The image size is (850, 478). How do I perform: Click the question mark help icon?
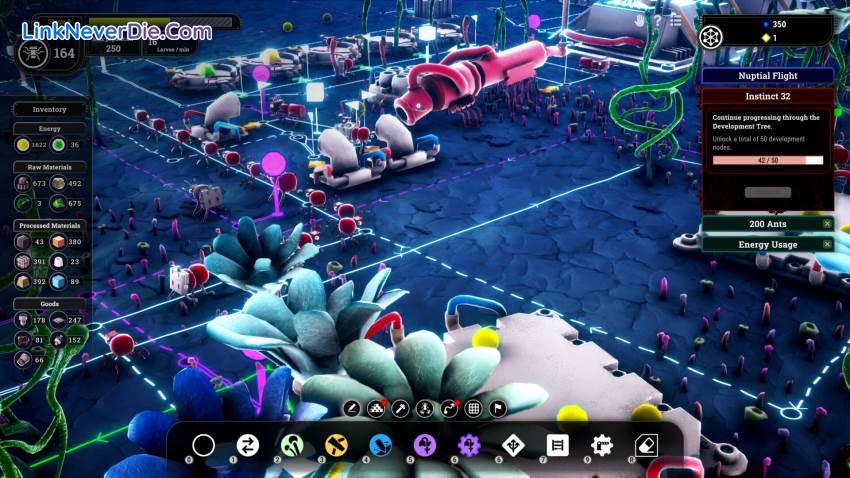[659, 19]
